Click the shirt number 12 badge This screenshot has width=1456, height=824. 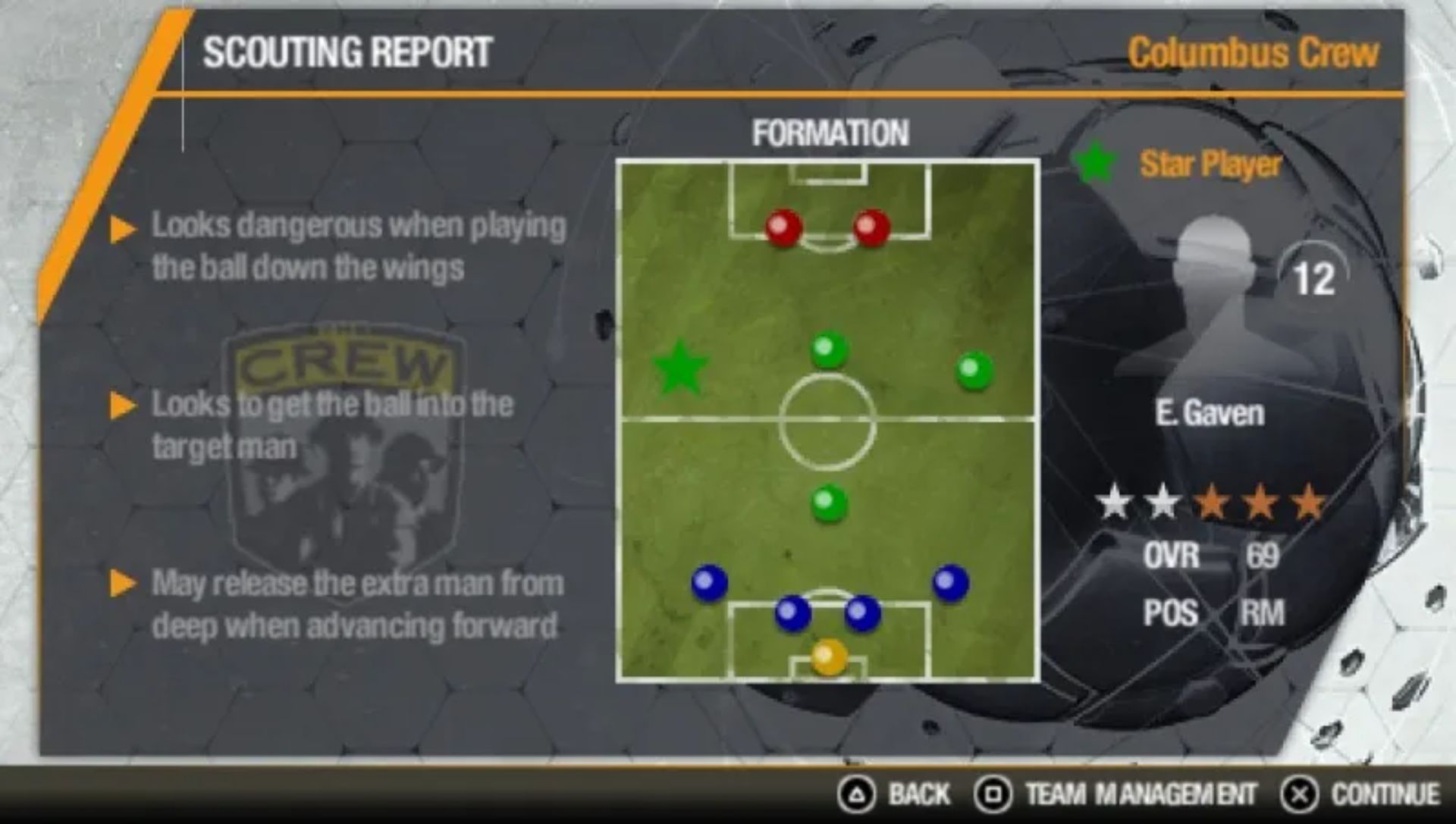1317,277
